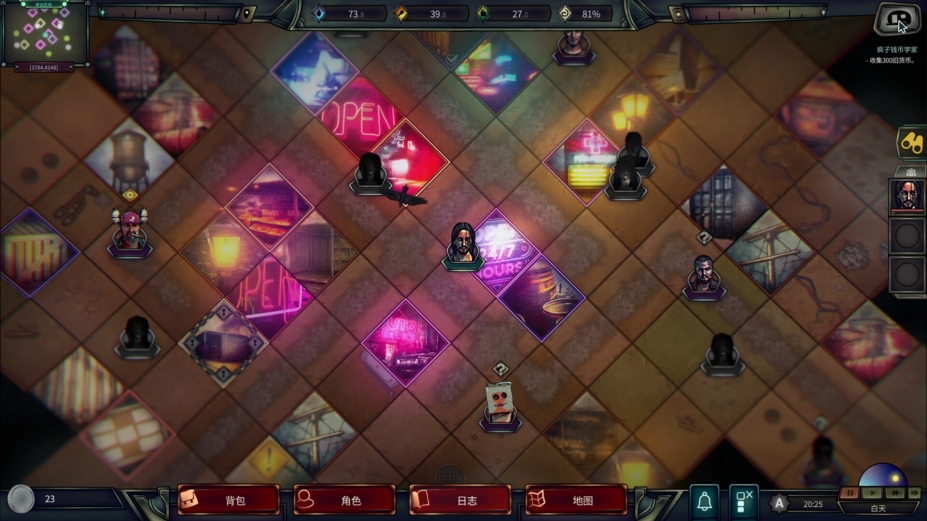Open the 地图 map screen
Screen dimensions: 927x521
point(576,500)
